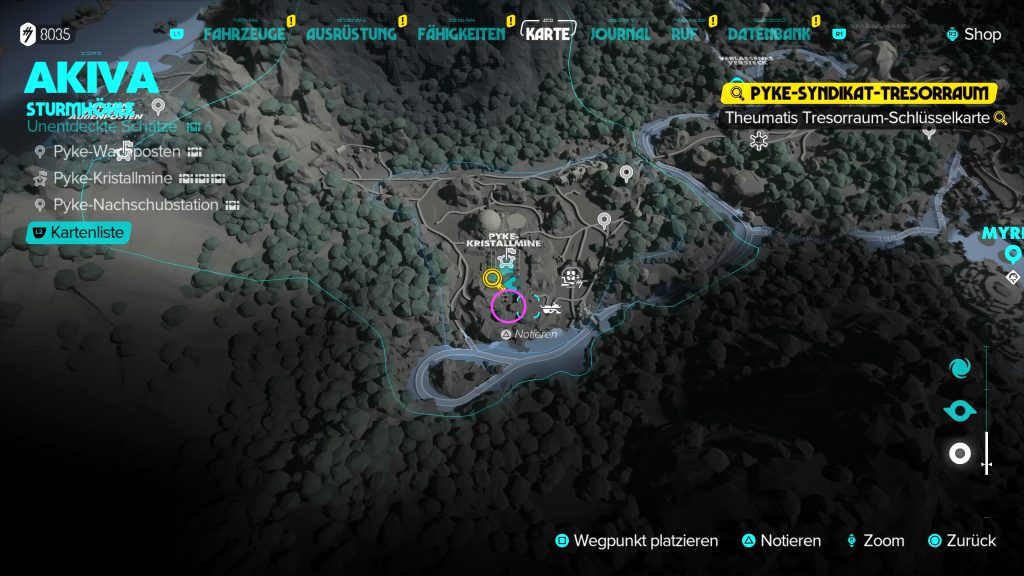Select Pyke-Nachschubstation from the list
Image resolution: width=1024 pixels, height=576 pixels.
pyautogui.click(x=135, y=205)
